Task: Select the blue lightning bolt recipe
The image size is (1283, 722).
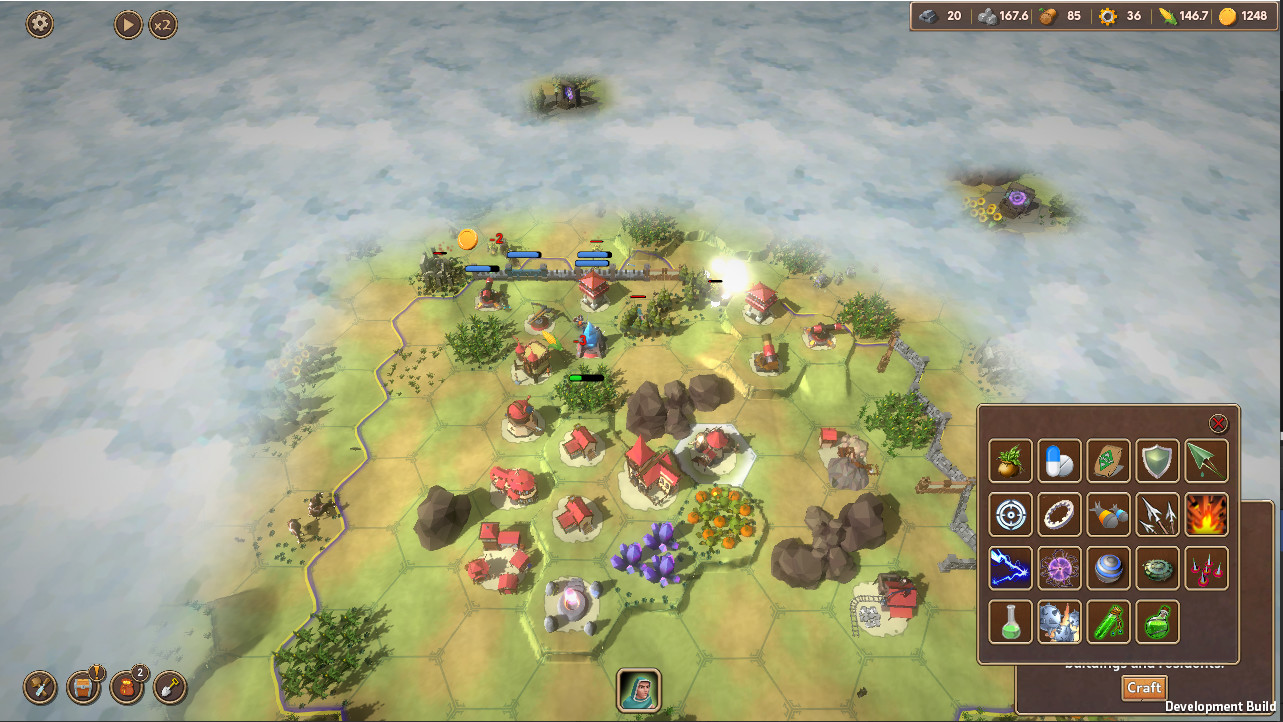Action: point(1010,568)
